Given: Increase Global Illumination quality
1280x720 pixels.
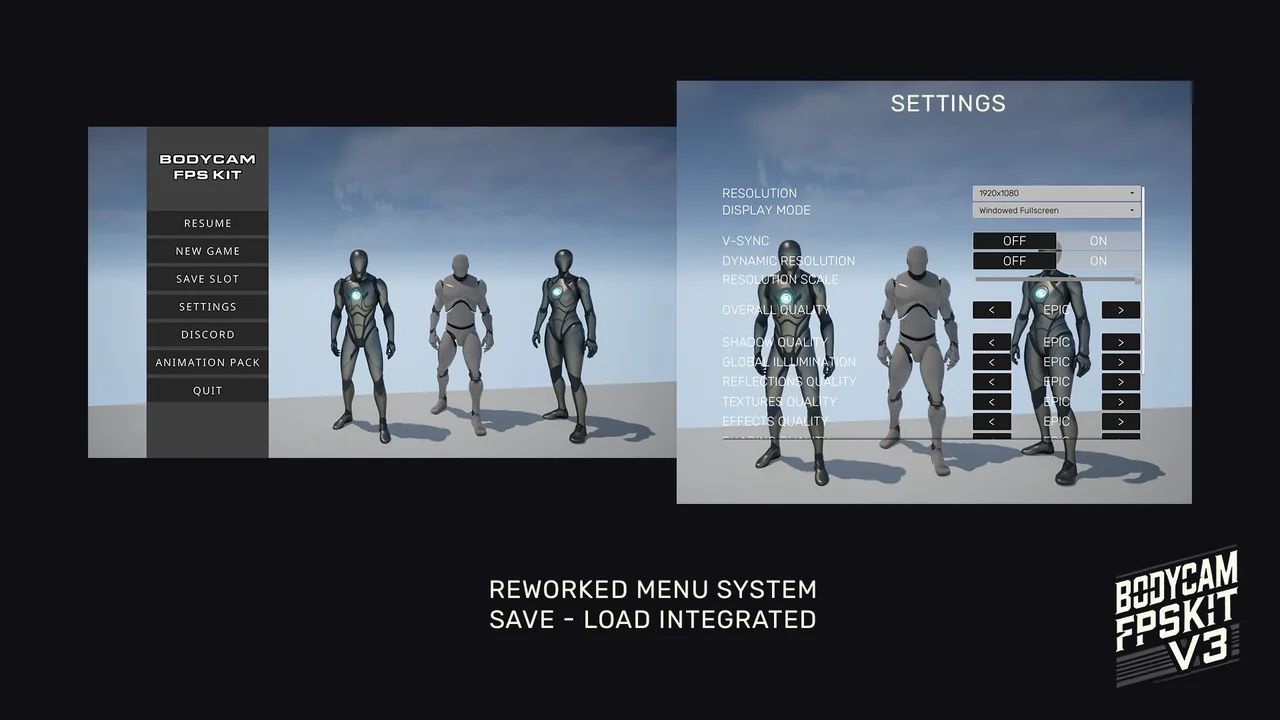Looking at the screenshot, I should pyautogui.click(x=1120, y=362).
